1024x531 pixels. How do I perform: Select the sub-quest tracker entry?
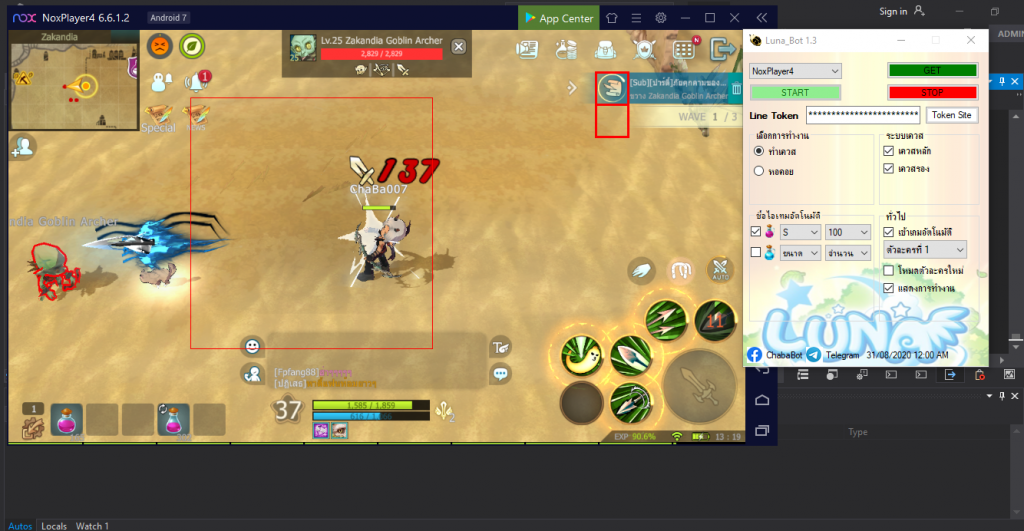678,89
